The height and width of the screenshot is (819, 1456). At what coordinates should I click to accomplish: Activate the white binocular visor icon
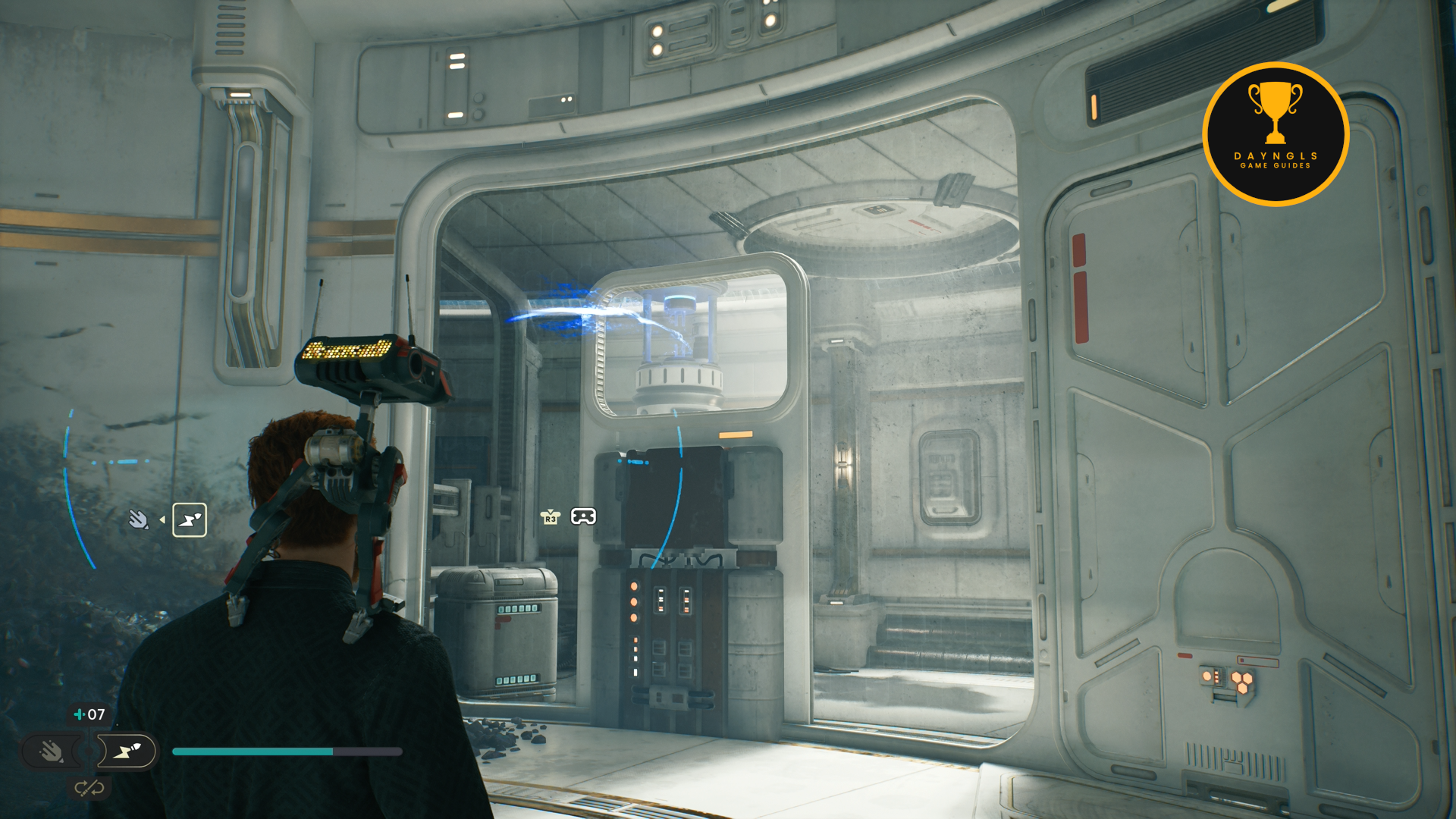pos(583,516)
